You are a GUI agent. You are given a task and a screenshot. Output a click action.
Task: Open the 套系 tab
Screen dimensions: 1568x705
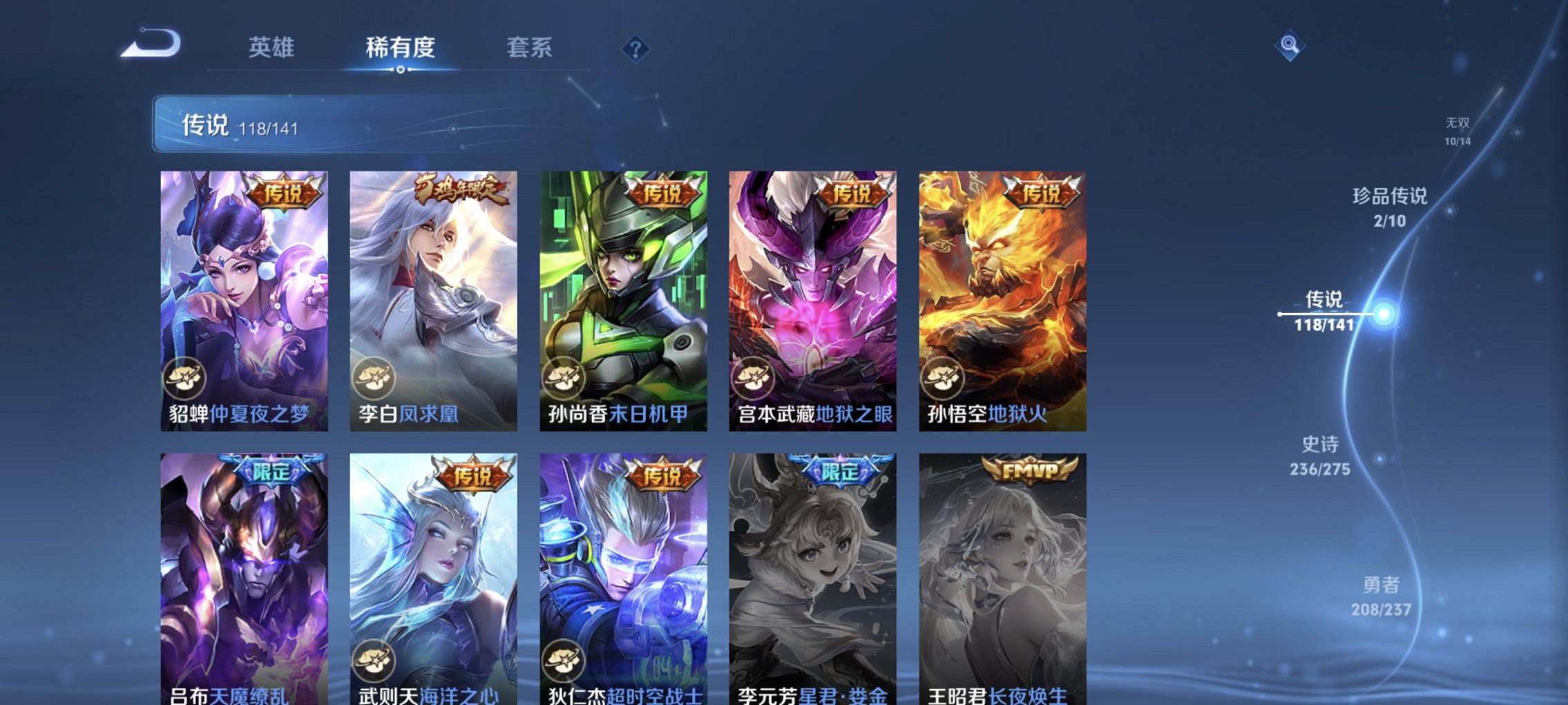[528, 48]
